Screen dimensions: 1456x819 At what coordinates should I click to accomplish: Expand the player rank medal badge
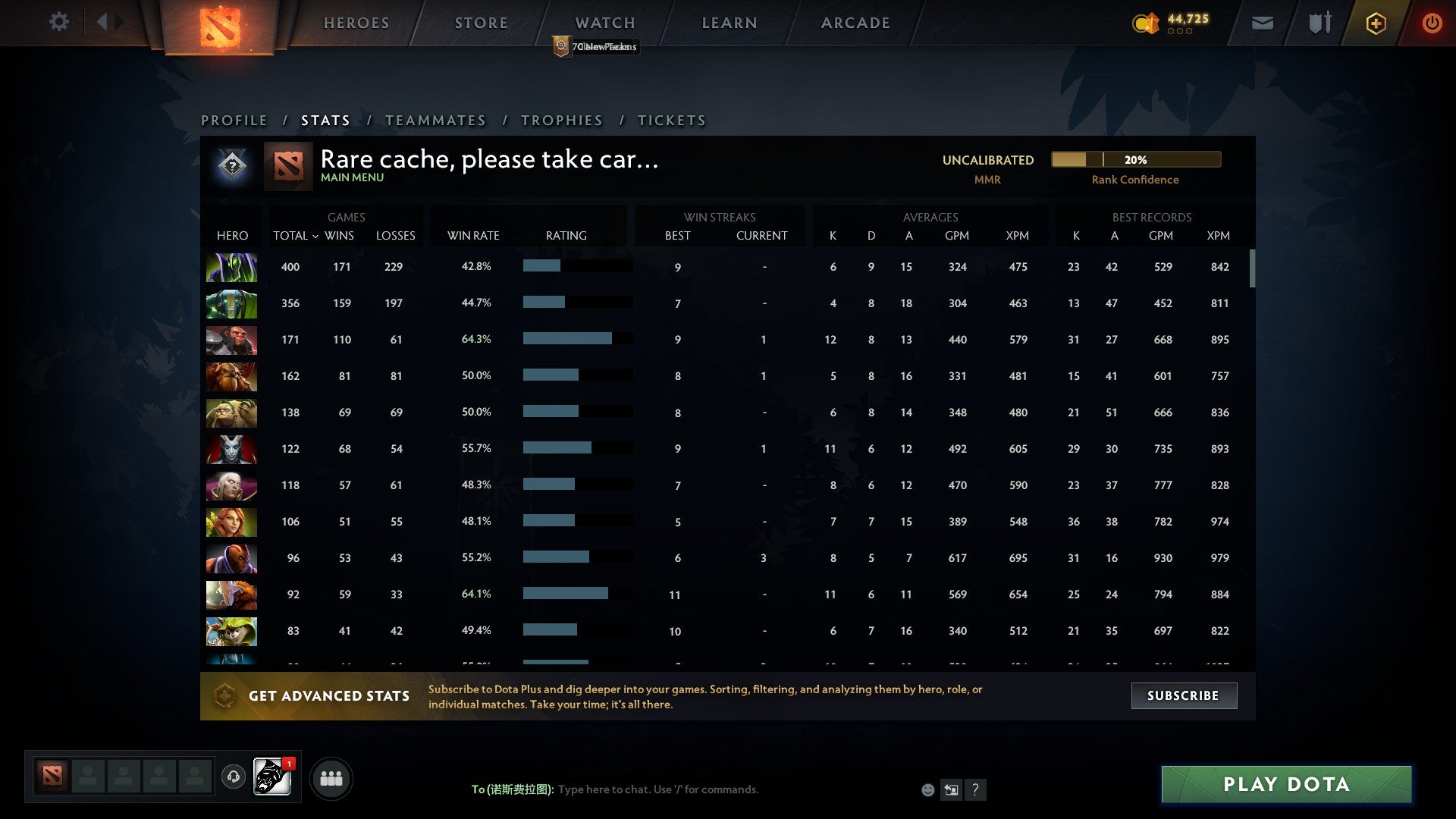(x=232, y=165)
